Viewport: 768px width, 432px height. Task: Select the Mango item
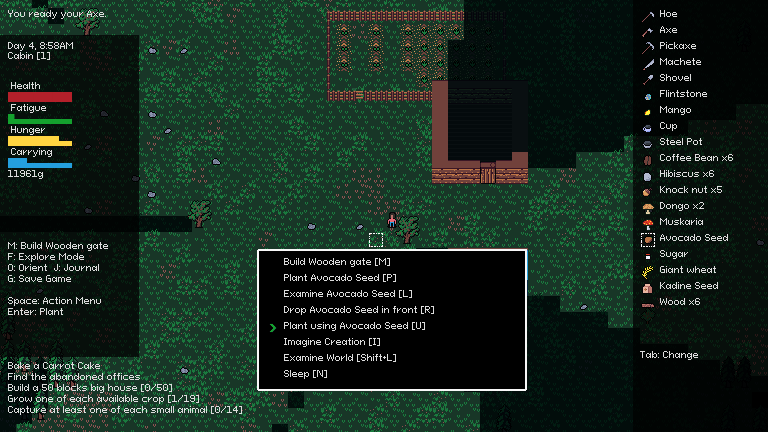(675, 110)
